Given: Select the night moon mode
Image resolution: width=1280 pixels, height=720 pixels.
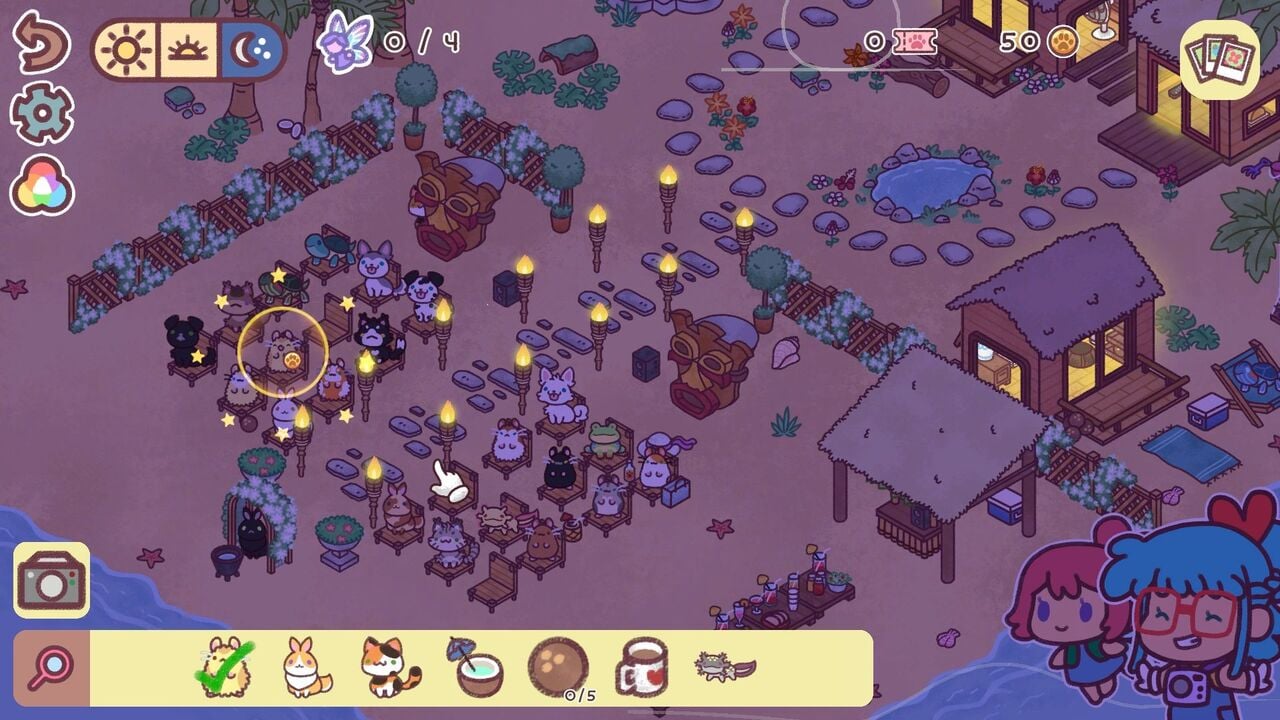Looking at the screenshot, I should click(252, 50).
